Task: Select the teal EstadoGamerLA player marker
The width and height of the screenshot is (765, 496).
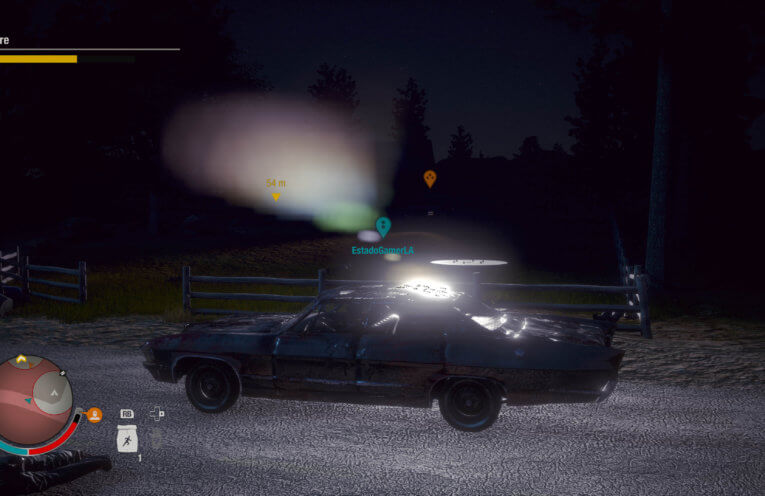Action: coord(382,227)
